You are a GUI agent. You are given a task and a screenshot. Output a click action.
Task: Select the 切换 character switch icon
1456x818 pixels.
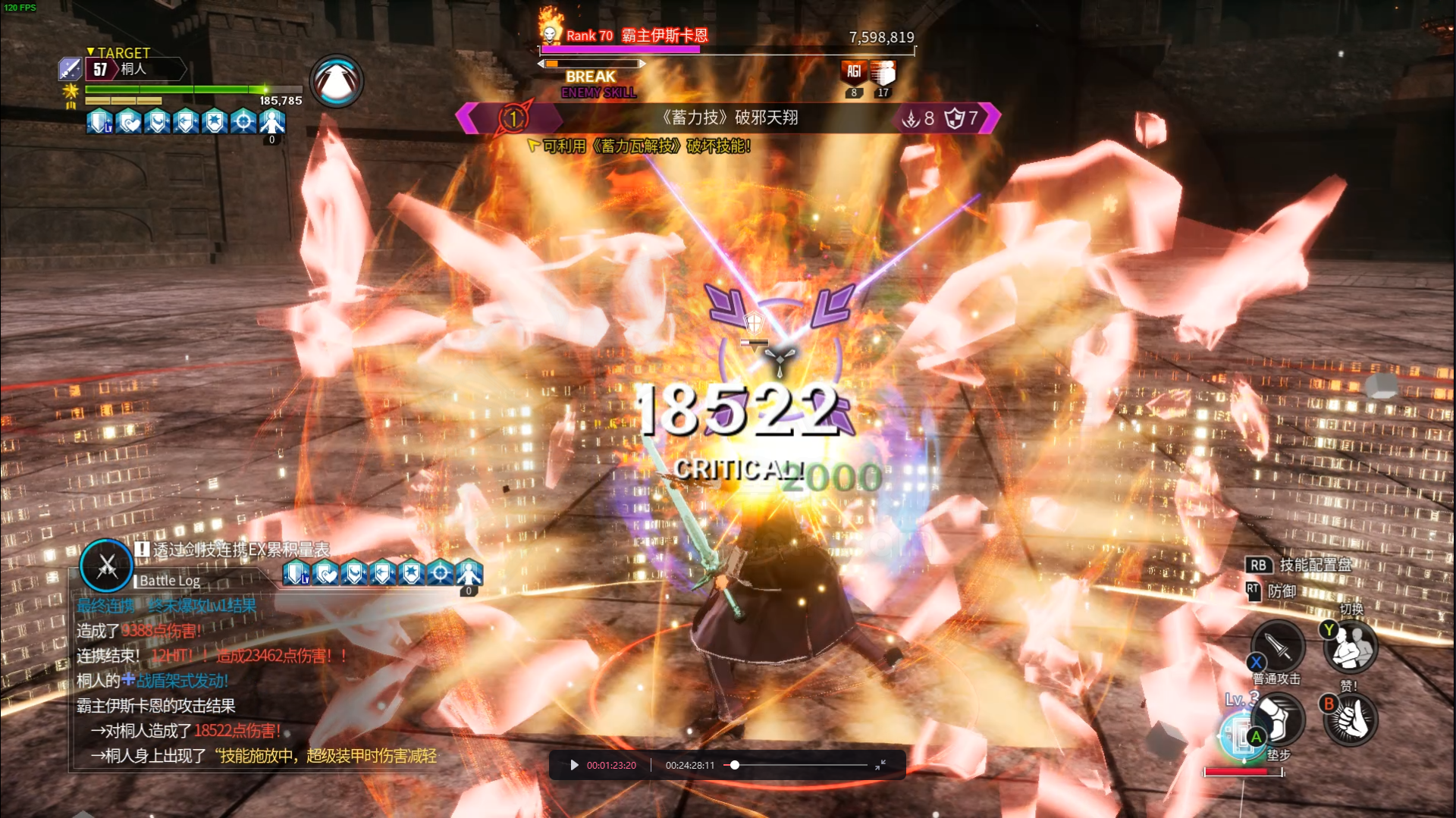[x=1351, y=647]
